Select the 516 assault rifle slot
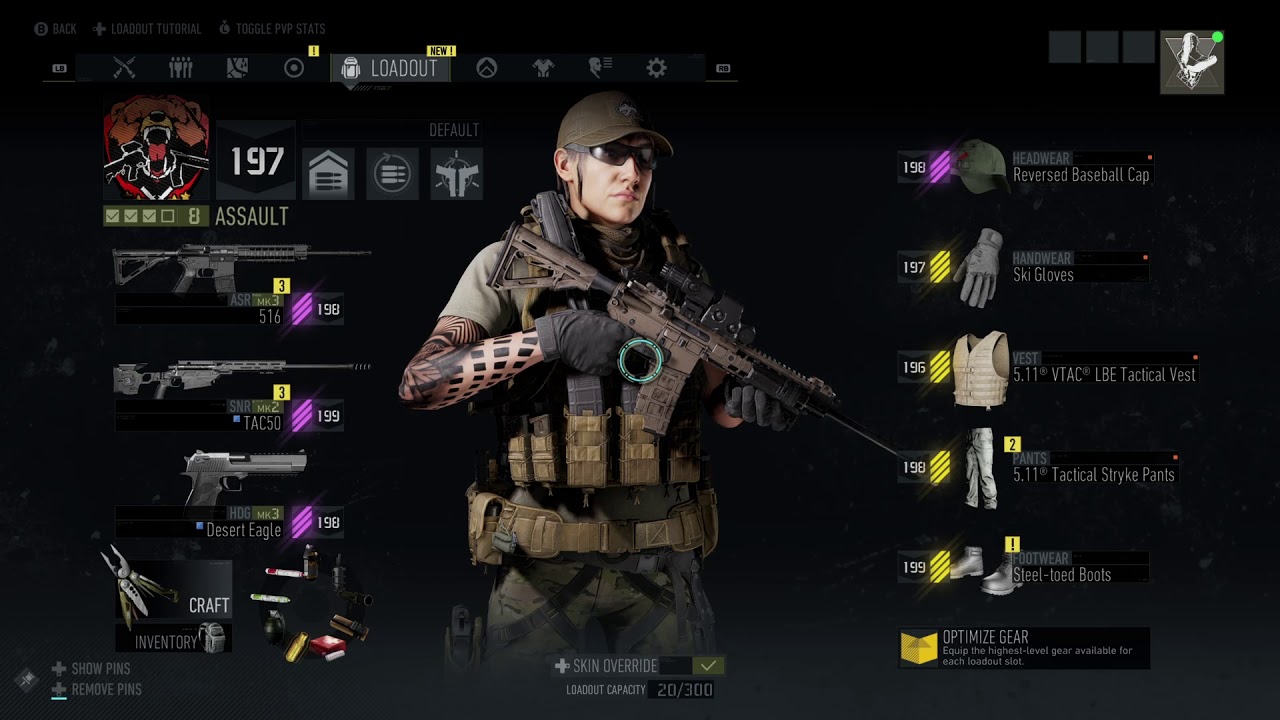 tap(240, 285)
